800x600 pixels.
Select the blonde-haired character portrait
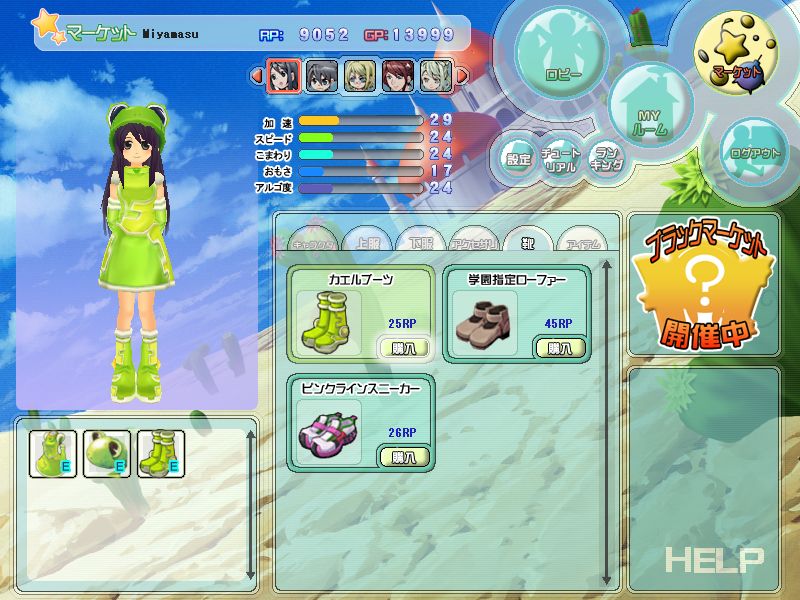point(360,75)
